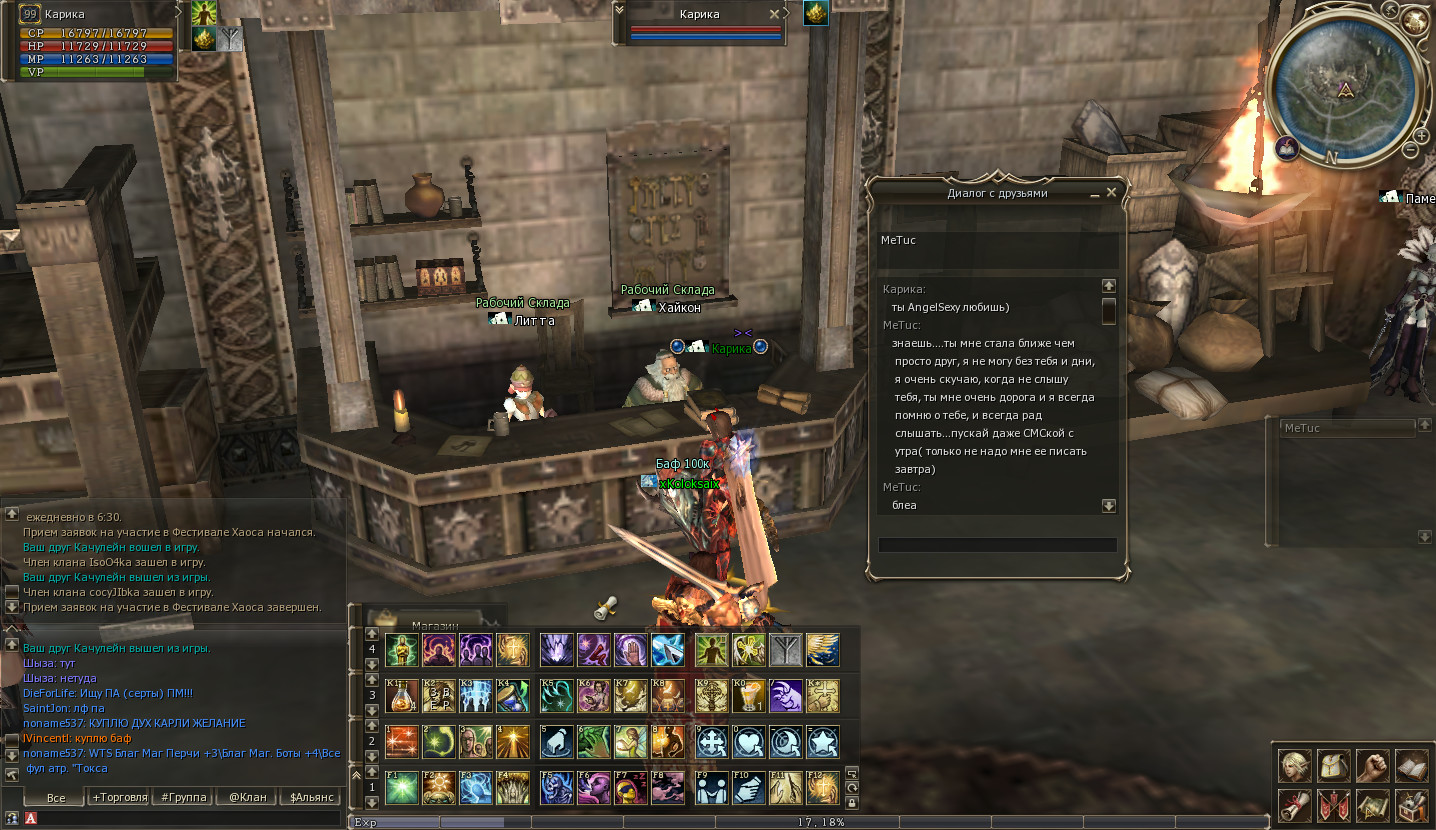Image resolution: width=1436 pixels, height=830 pixels.
Task: Click the friend chat message input field
Action: (997, 545)
